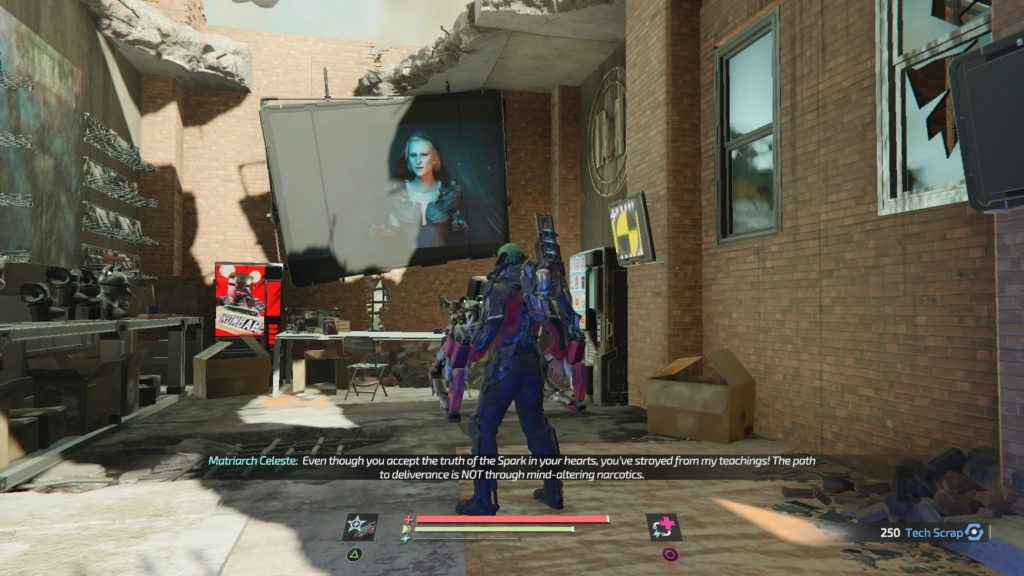
Task: Use the pink cross healing injectable icon
Action: coord(663,527)
